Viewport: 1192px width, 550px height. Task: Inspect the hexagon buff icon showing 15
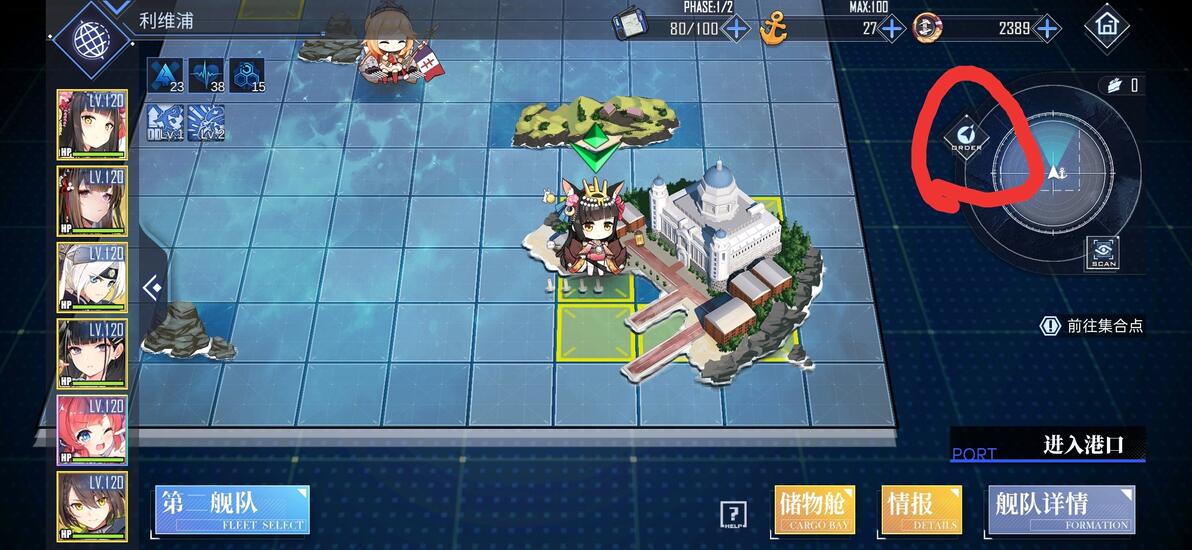click(x=247, y=75)
